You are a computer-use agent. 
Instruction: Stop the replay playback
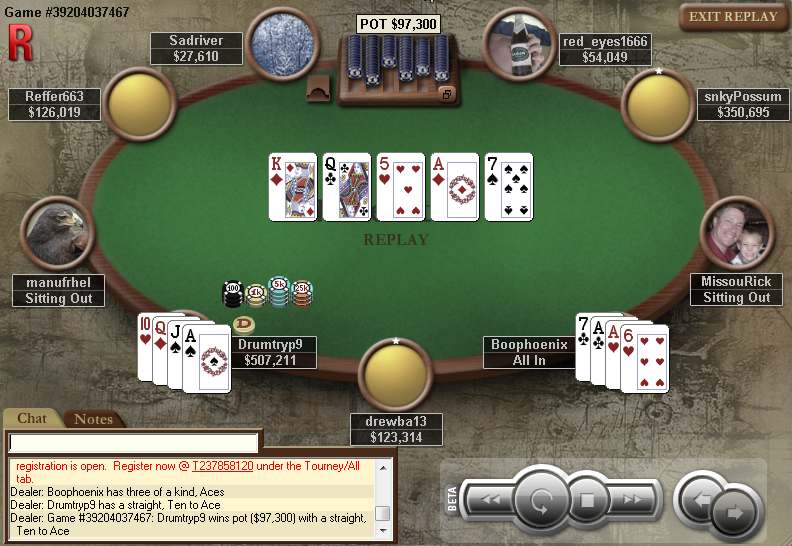[588, 499]
